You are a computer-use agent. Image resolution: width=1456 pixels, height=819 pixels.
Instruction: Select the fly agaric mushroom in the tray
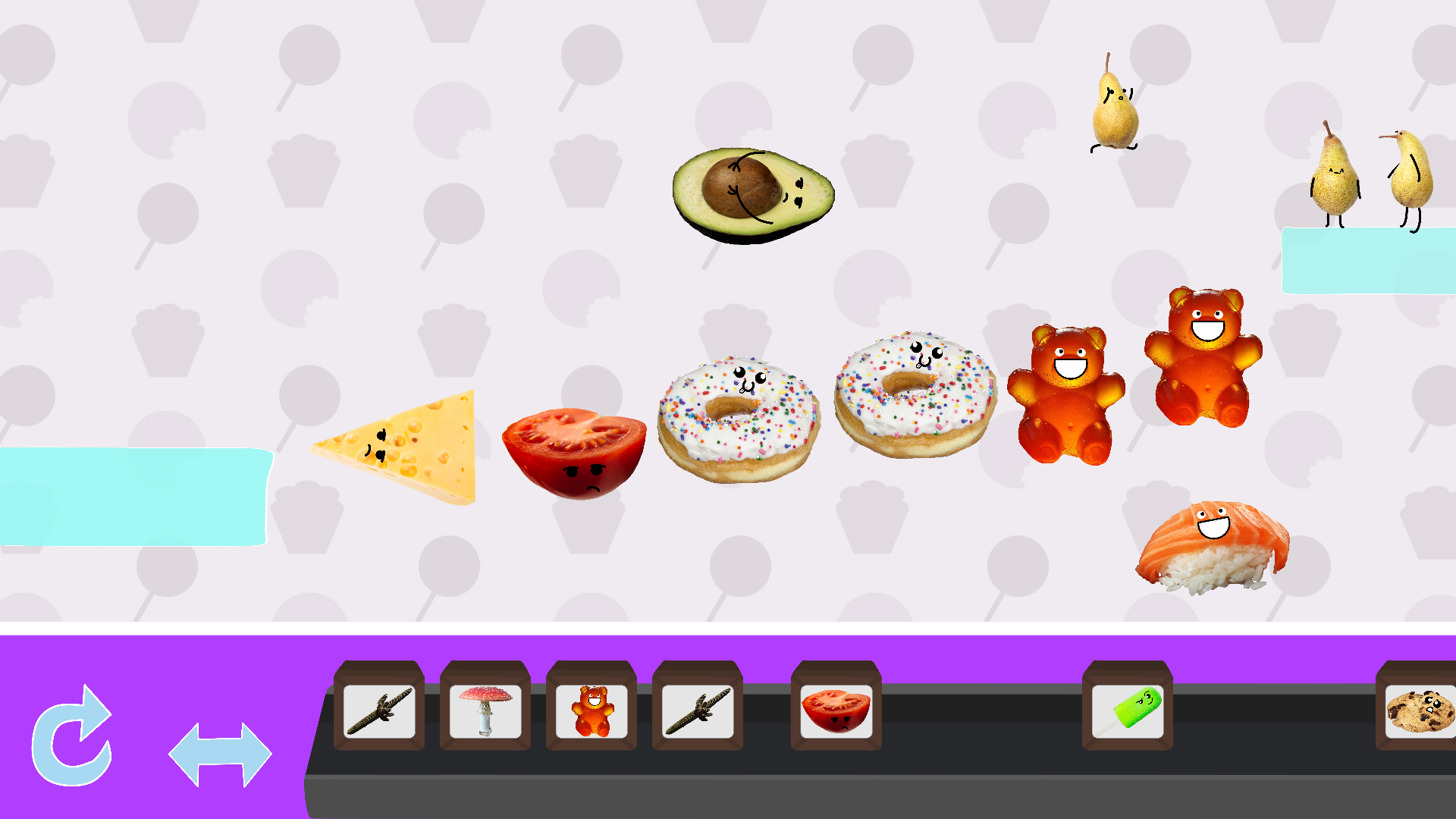click(x=485, y=711)
